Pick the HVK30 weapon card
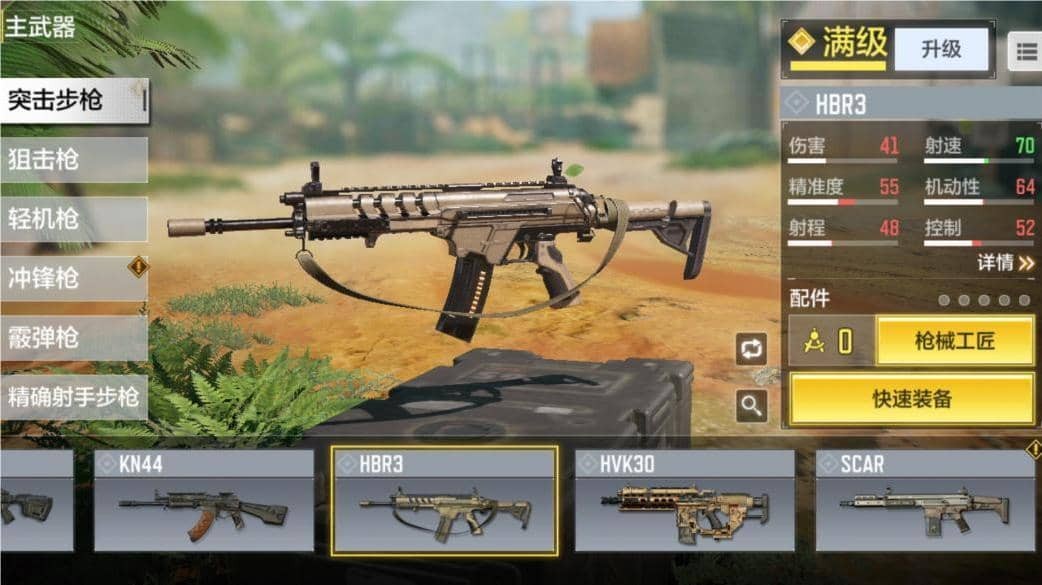Viewport: 1042px width, 585px height. point(685,501)
